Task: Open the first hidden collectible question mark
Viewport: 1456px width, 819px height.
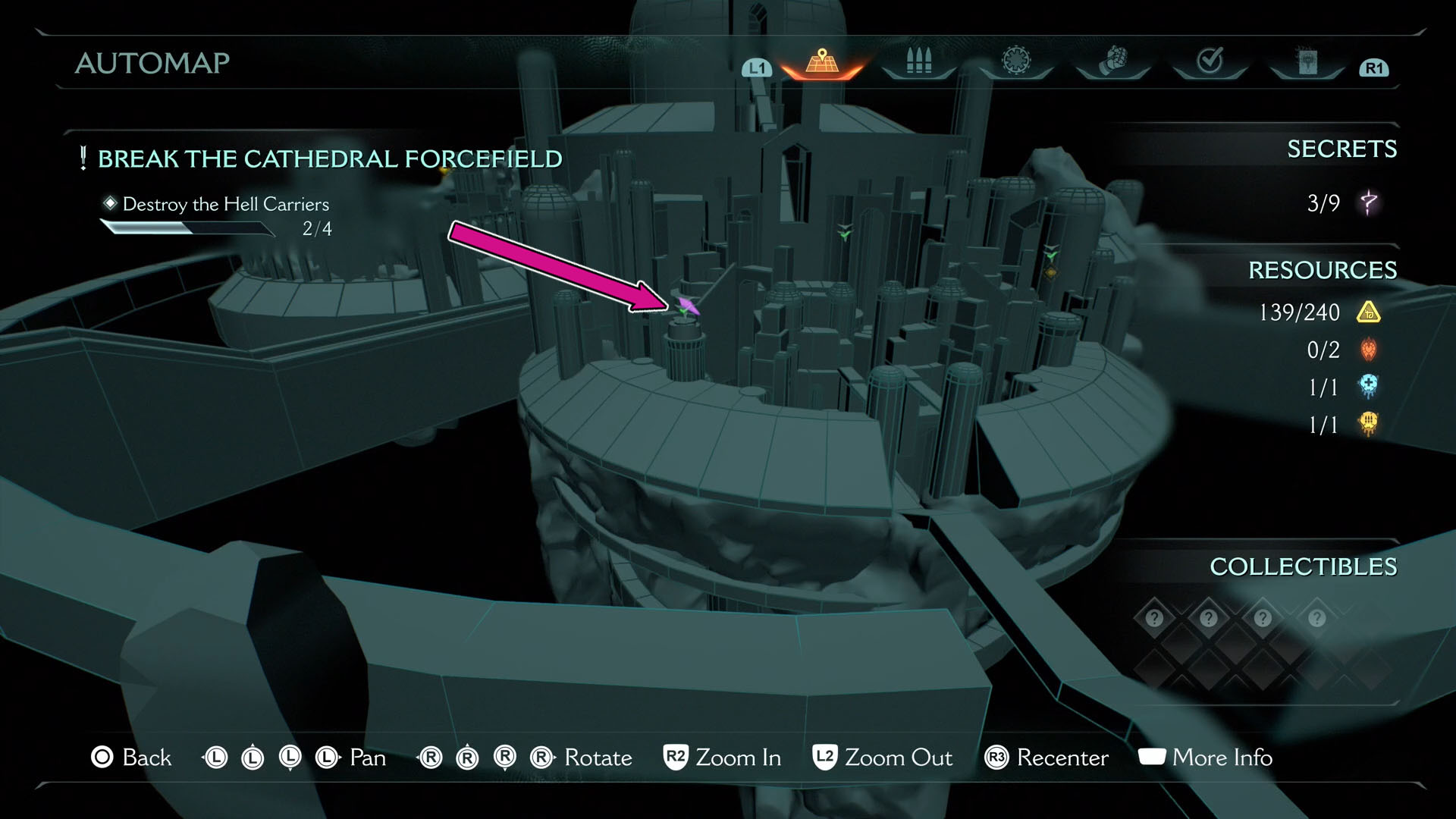Action: click(x=1153, y=617)
